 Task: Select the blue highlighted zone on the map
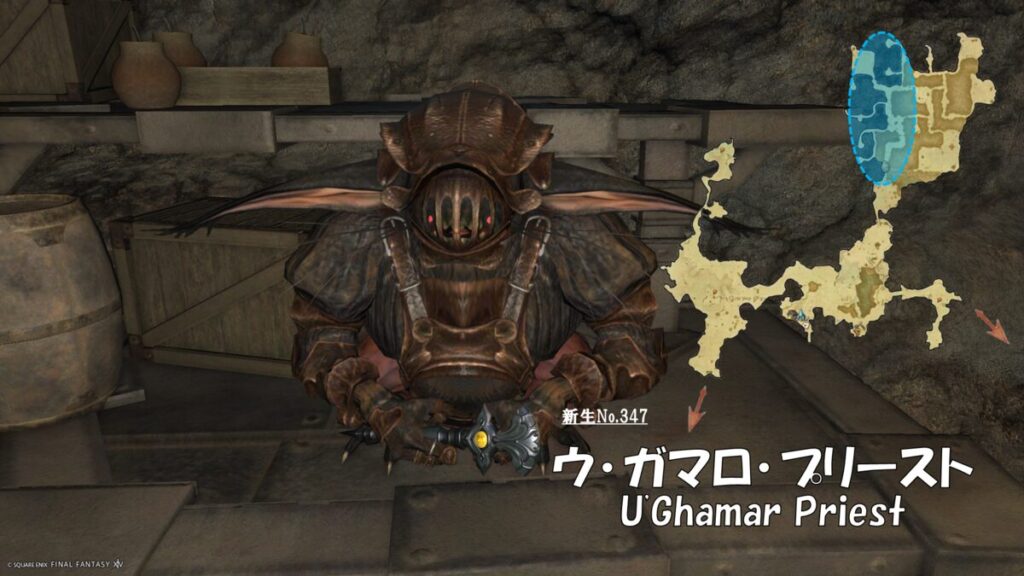(881, 108)
